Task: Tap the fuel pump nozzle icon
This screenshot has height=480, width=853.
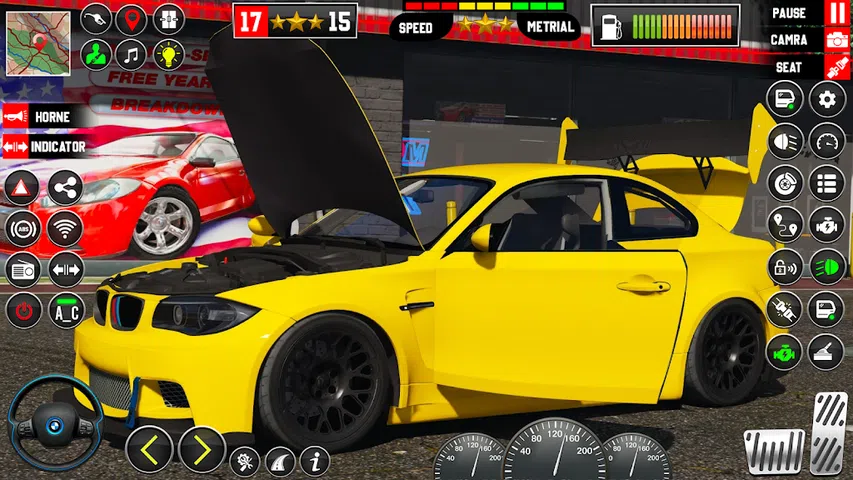Action: [95, 20]
